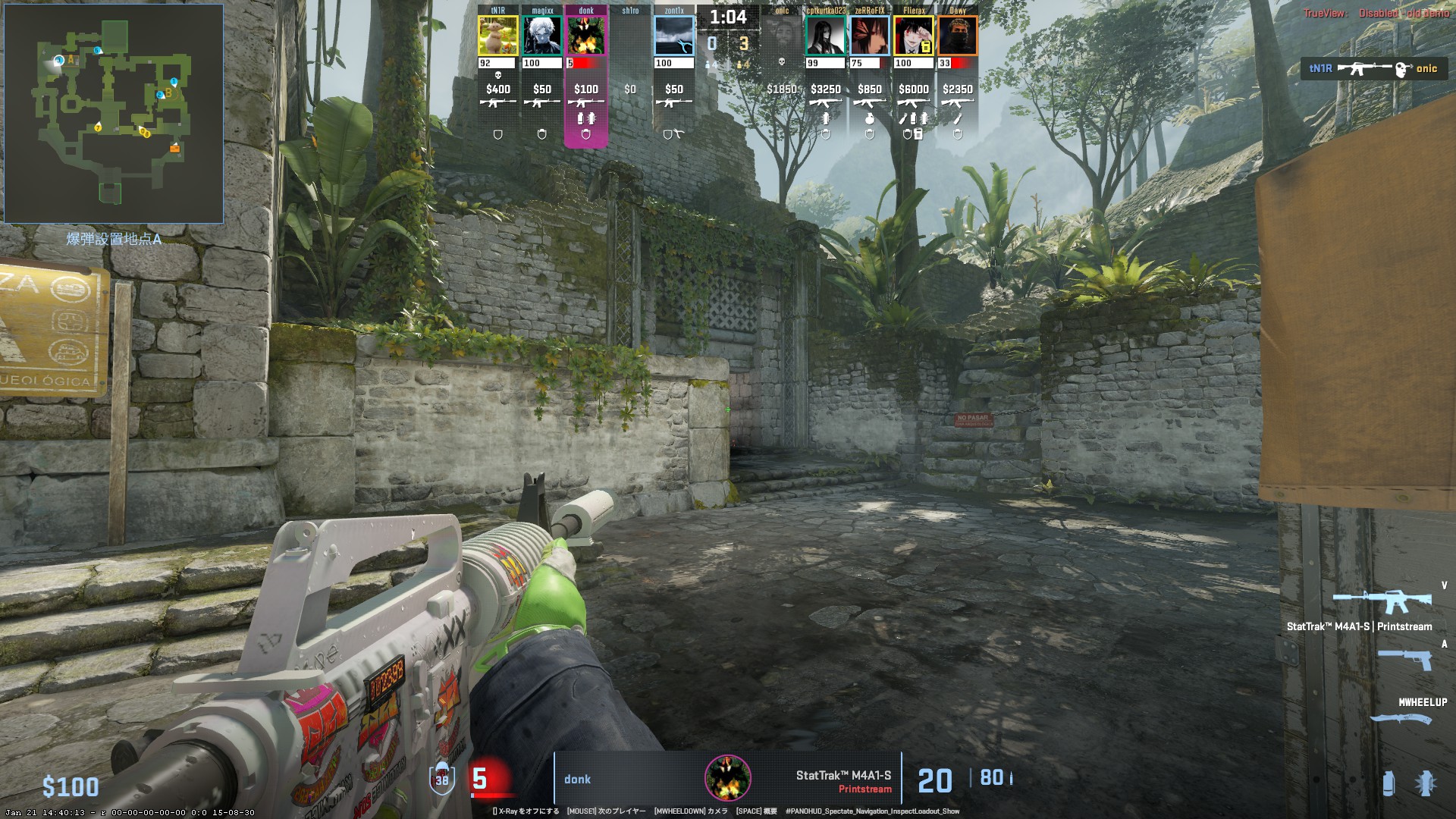Image resolution: width=1456 pixels, height=819 pixels.
Task: Switch to the pistol weapon slot
Action: [1404, 659]
